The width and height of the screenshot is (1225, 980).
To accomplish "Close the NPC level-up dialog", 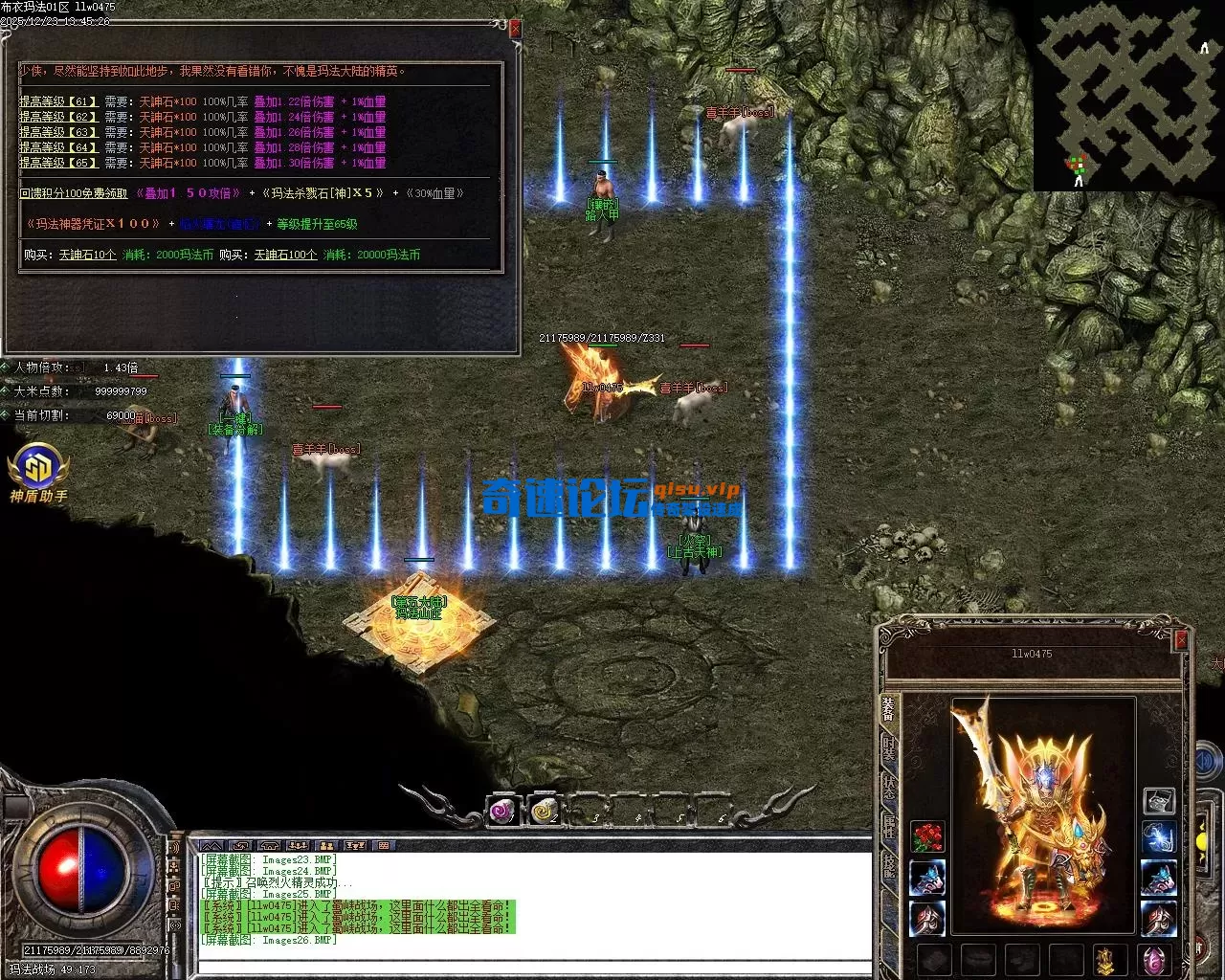I will (515, 30).
